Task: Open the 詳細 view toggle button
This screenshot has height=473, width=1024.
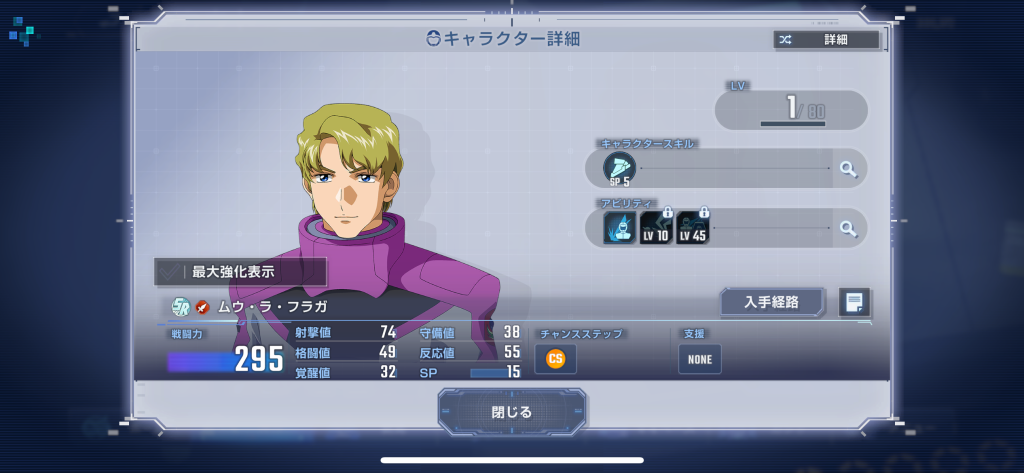Action: 826,40
